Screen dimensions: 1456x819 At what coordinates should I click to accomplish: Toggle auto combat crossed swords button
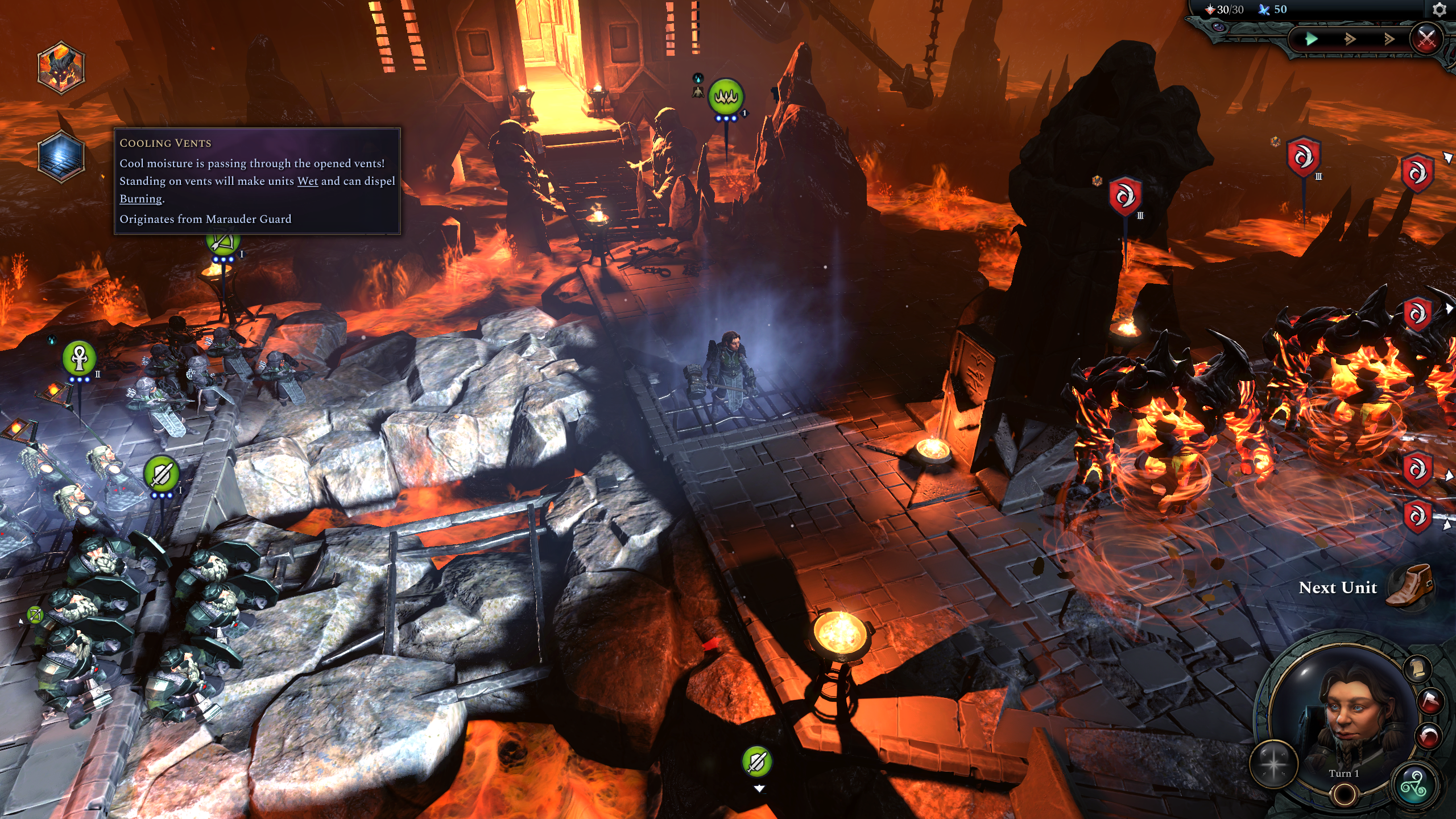1426,39
